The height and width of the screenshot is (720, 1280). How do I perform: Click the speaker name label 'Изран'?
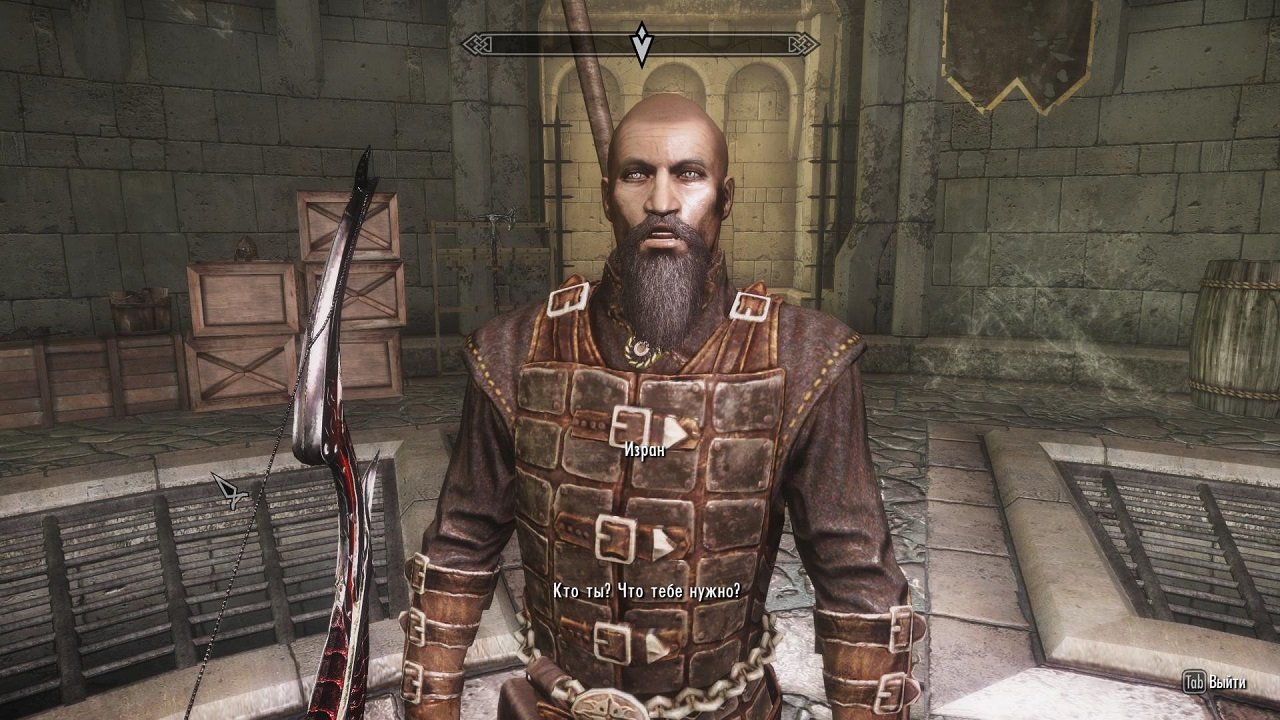(647, 452)
